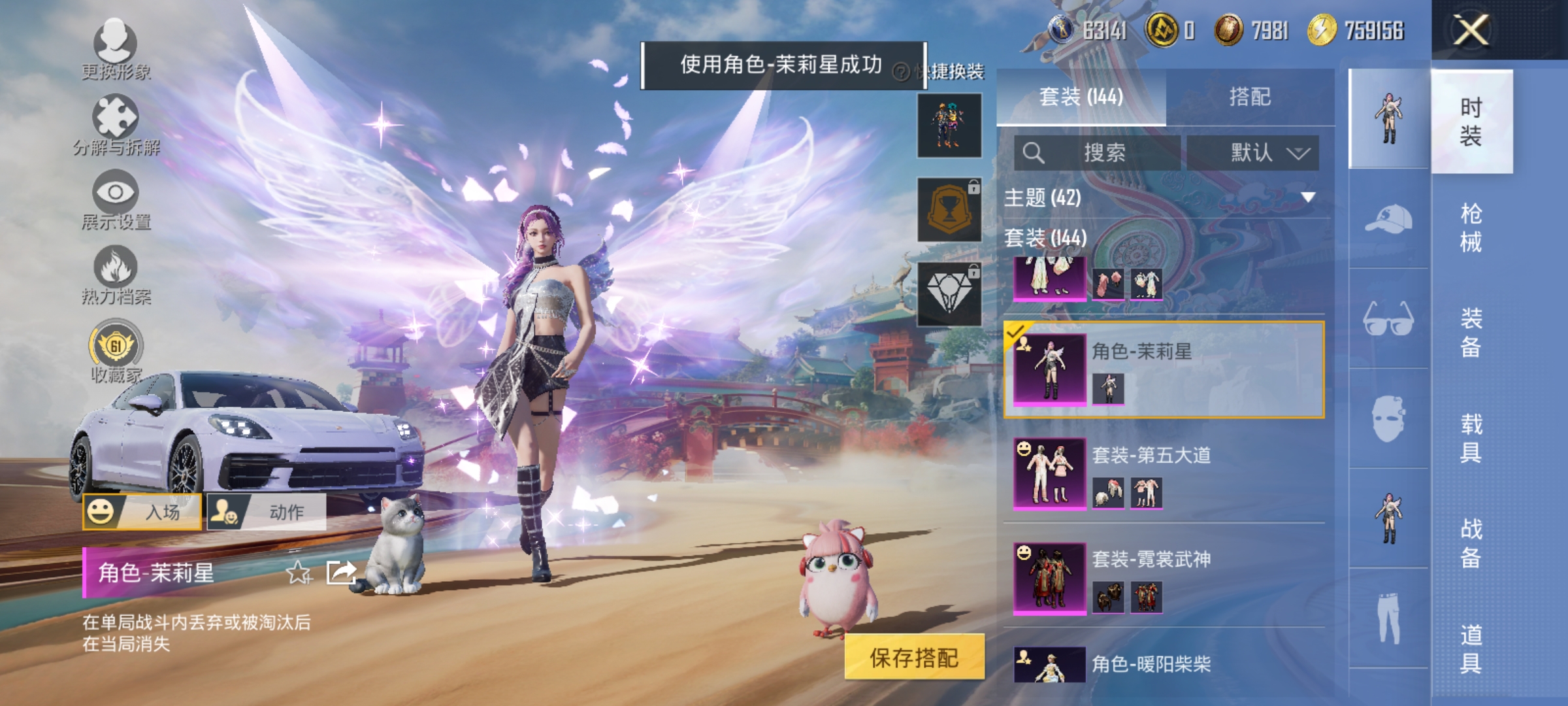The height and width of the screenshot is (706, 1568).
Task: Favorite the outfit with the star icon
Action: point(299,573)
